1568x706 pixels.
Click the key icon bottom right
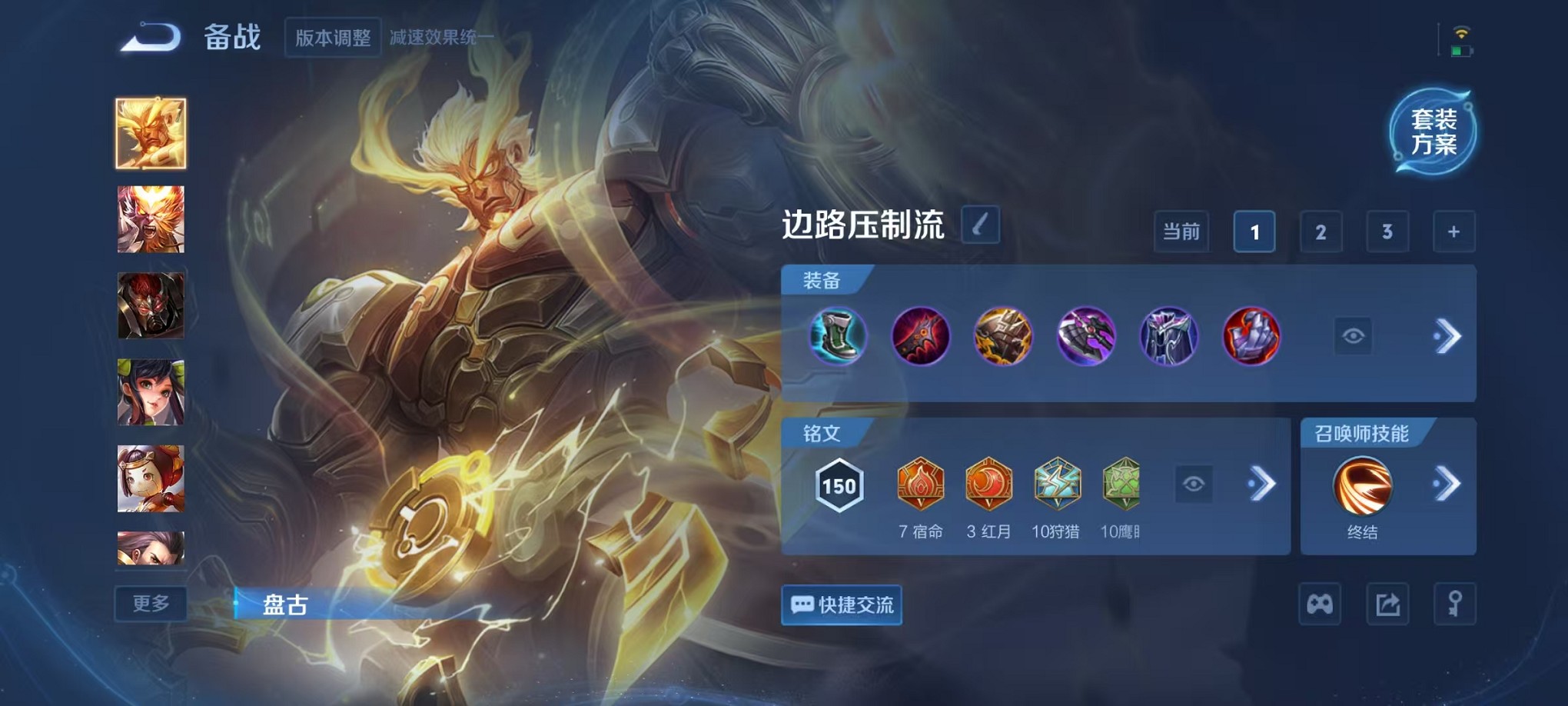[1453, 604]
